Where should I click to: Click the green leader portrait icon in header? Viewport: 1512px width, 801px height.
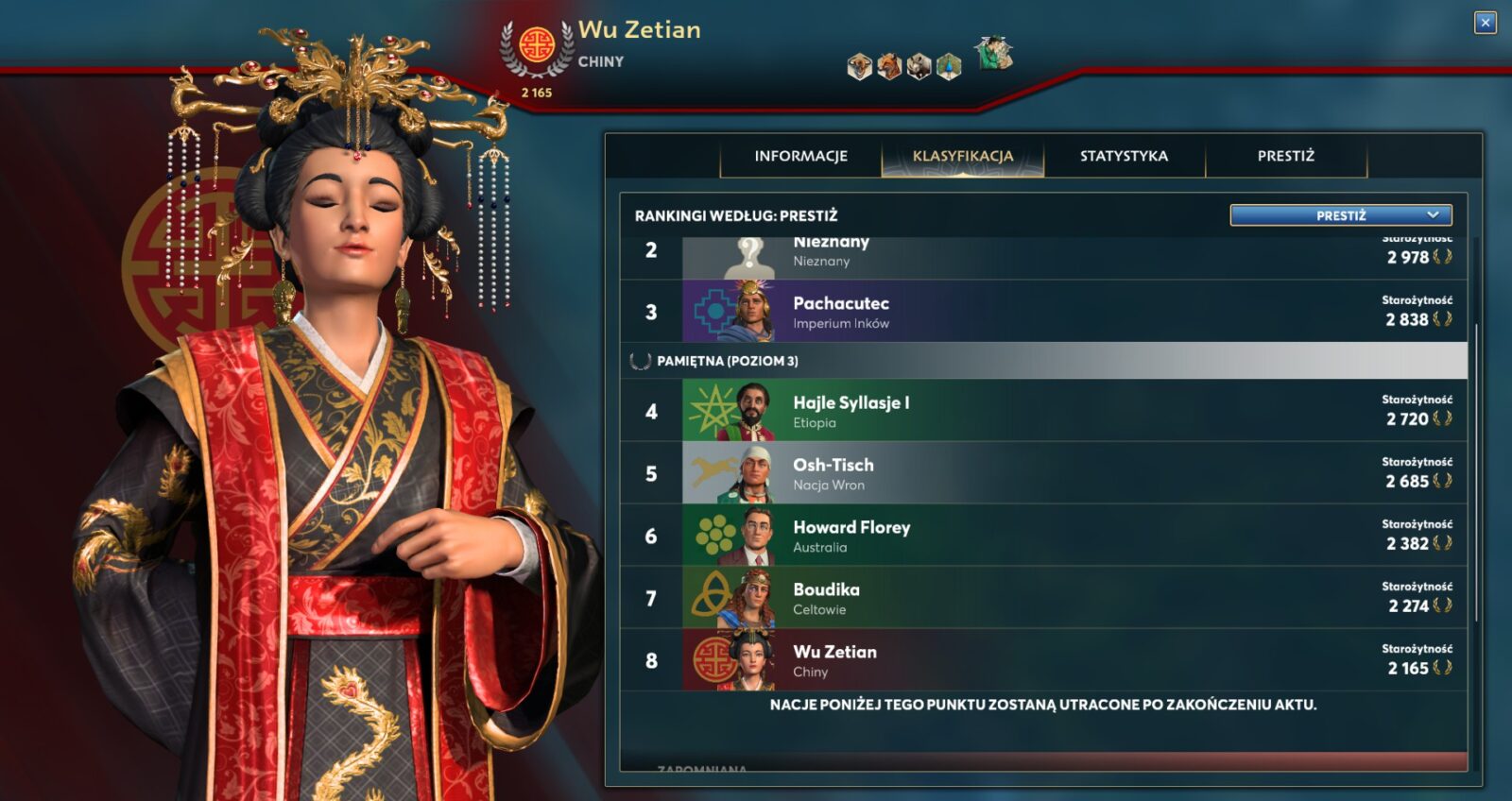[x=993, y=54]
